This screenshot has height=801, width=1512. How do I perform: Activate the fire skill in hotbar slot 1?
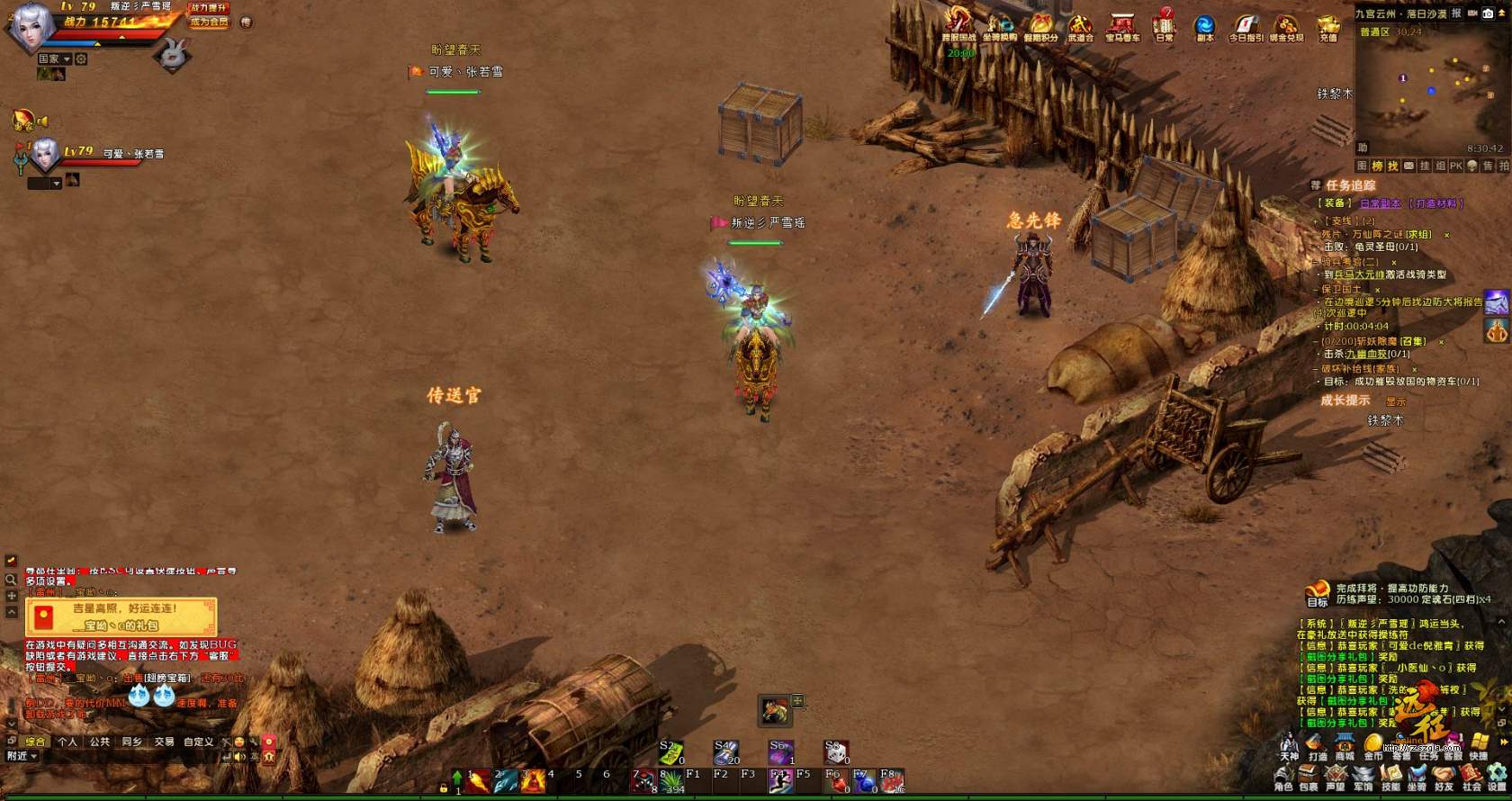tap(479, 780)
